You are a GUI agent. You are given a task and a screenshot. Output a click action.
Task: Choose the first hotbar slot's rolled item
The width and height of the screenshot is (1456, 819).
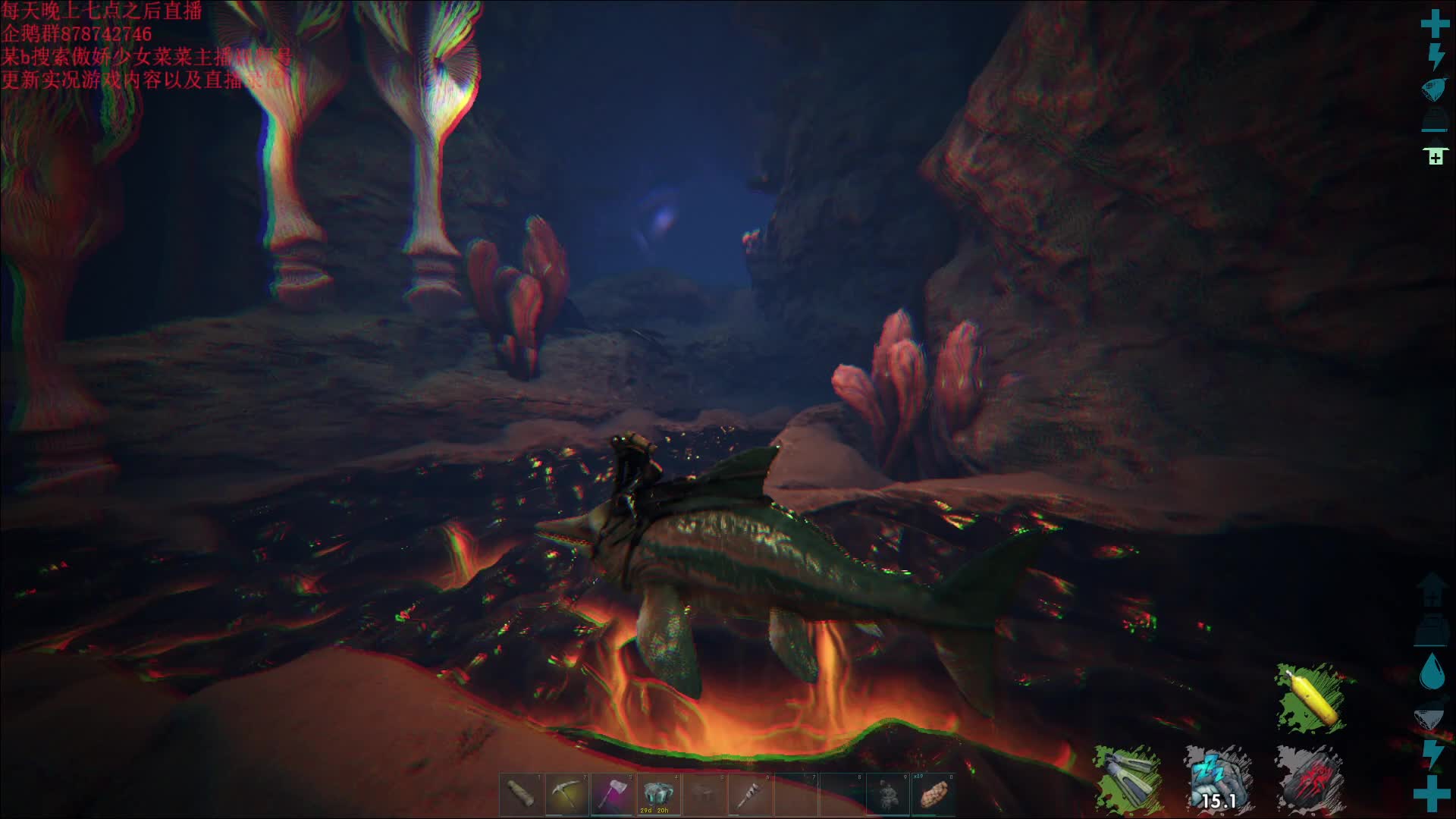tap(521, 794)
